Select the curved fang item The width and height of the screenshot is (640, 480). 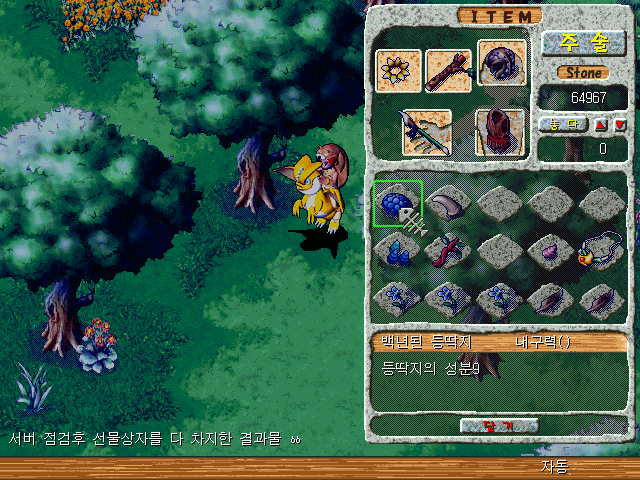tap(449, 203)
